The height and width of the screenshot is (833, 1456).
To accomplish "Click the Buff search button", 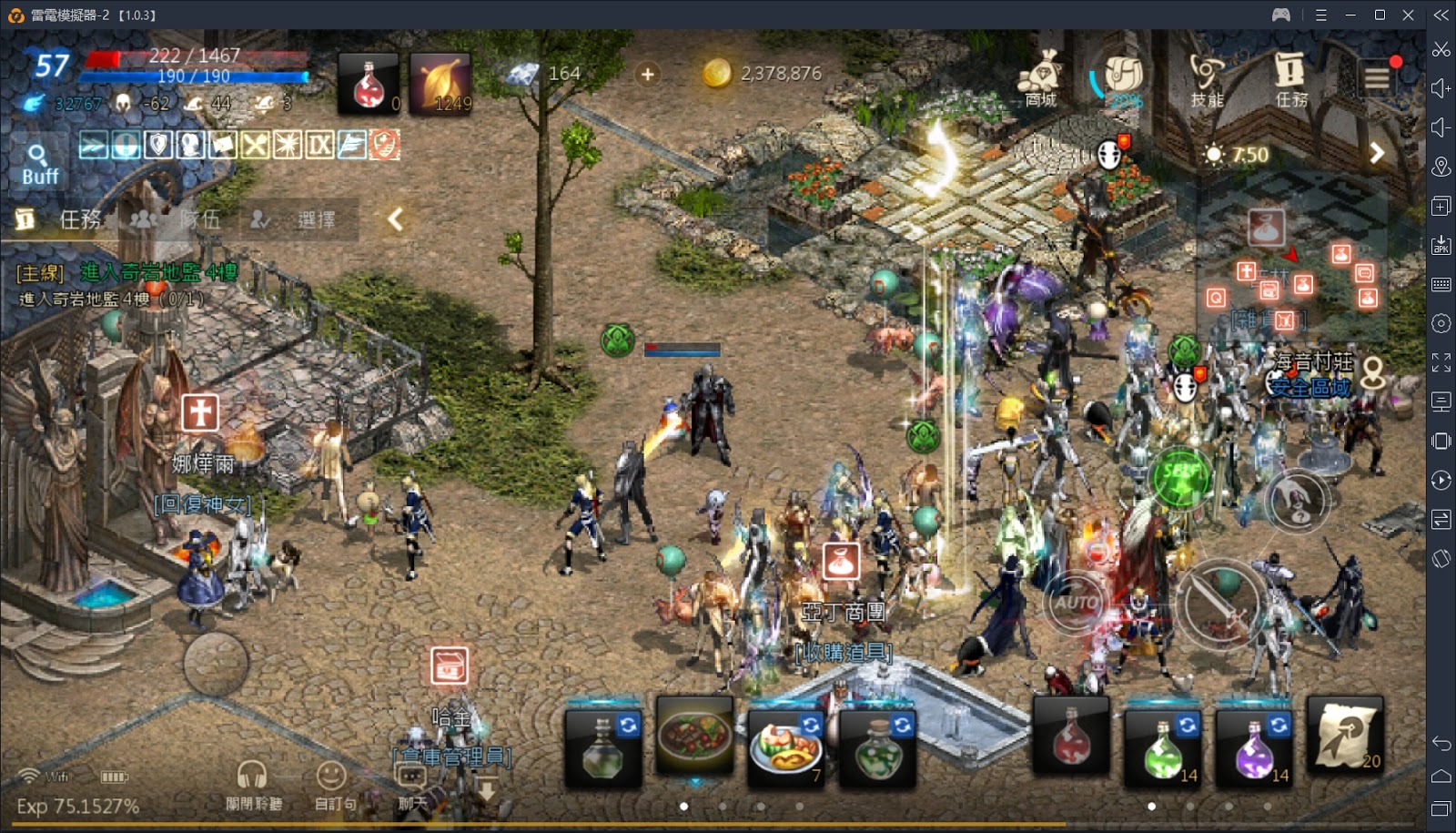I will point(38,163).
